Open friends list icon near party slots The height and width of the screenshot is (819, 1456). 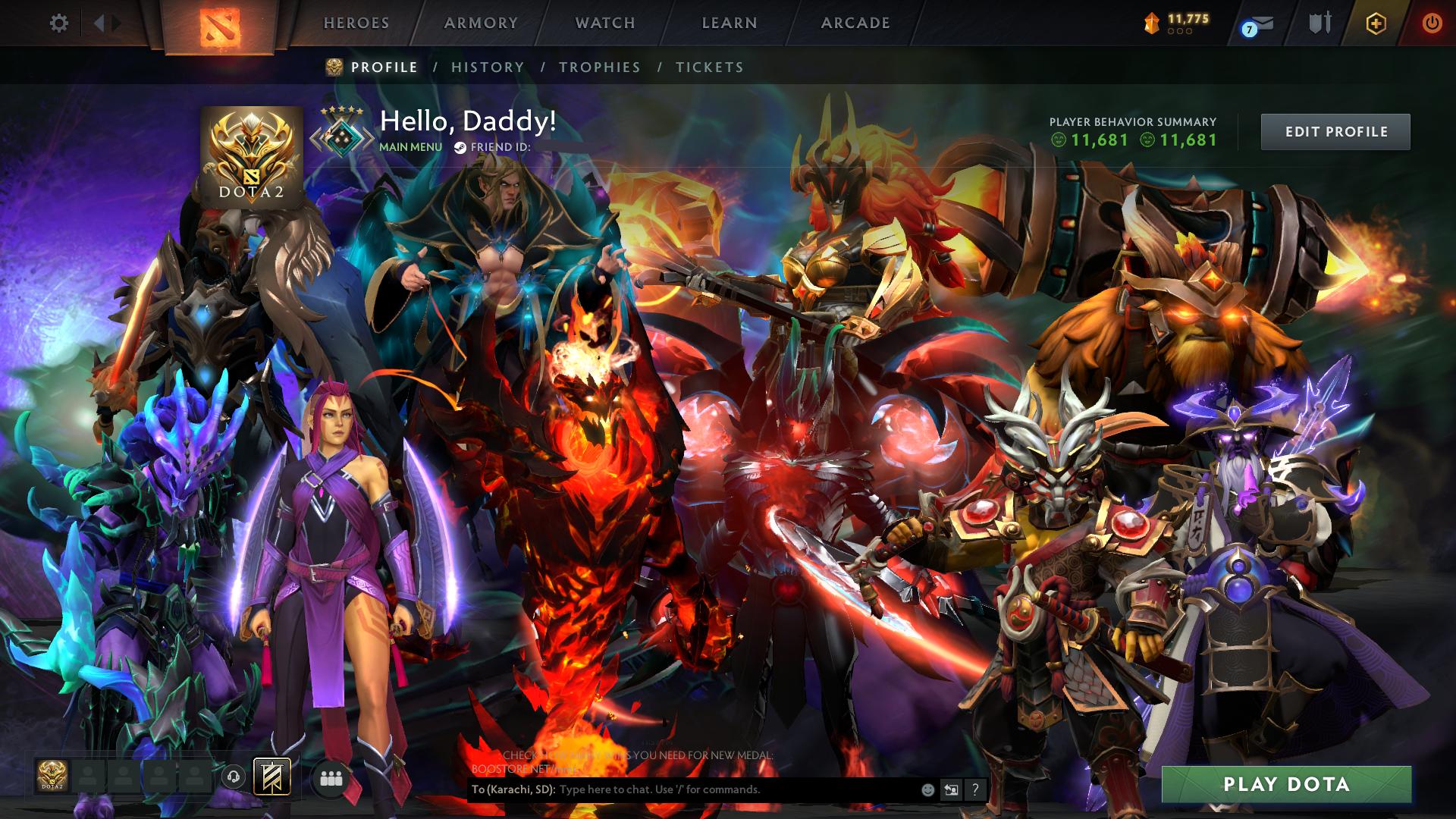(331, 777)
